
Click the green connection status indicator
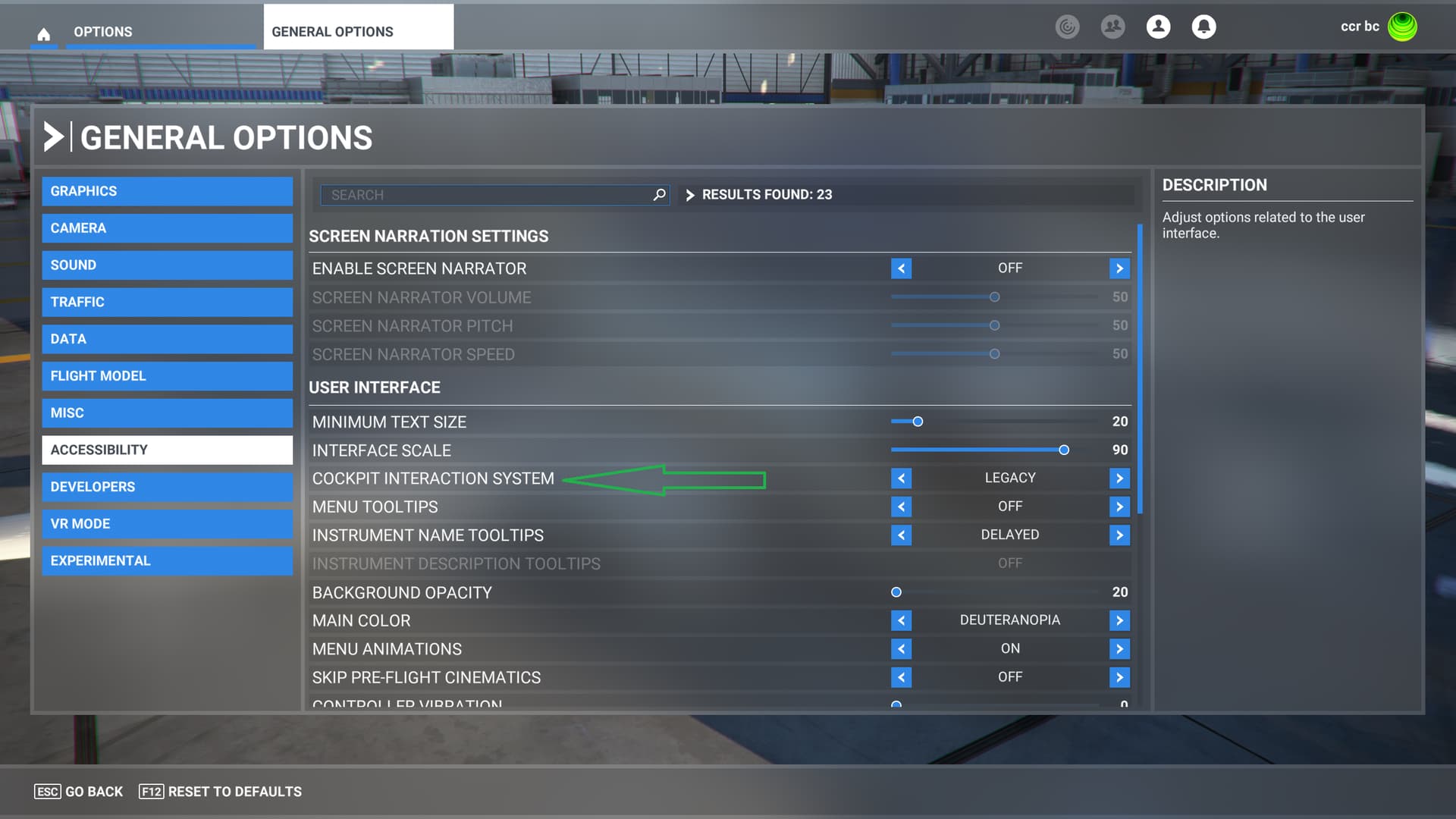tap(1402, 27)
